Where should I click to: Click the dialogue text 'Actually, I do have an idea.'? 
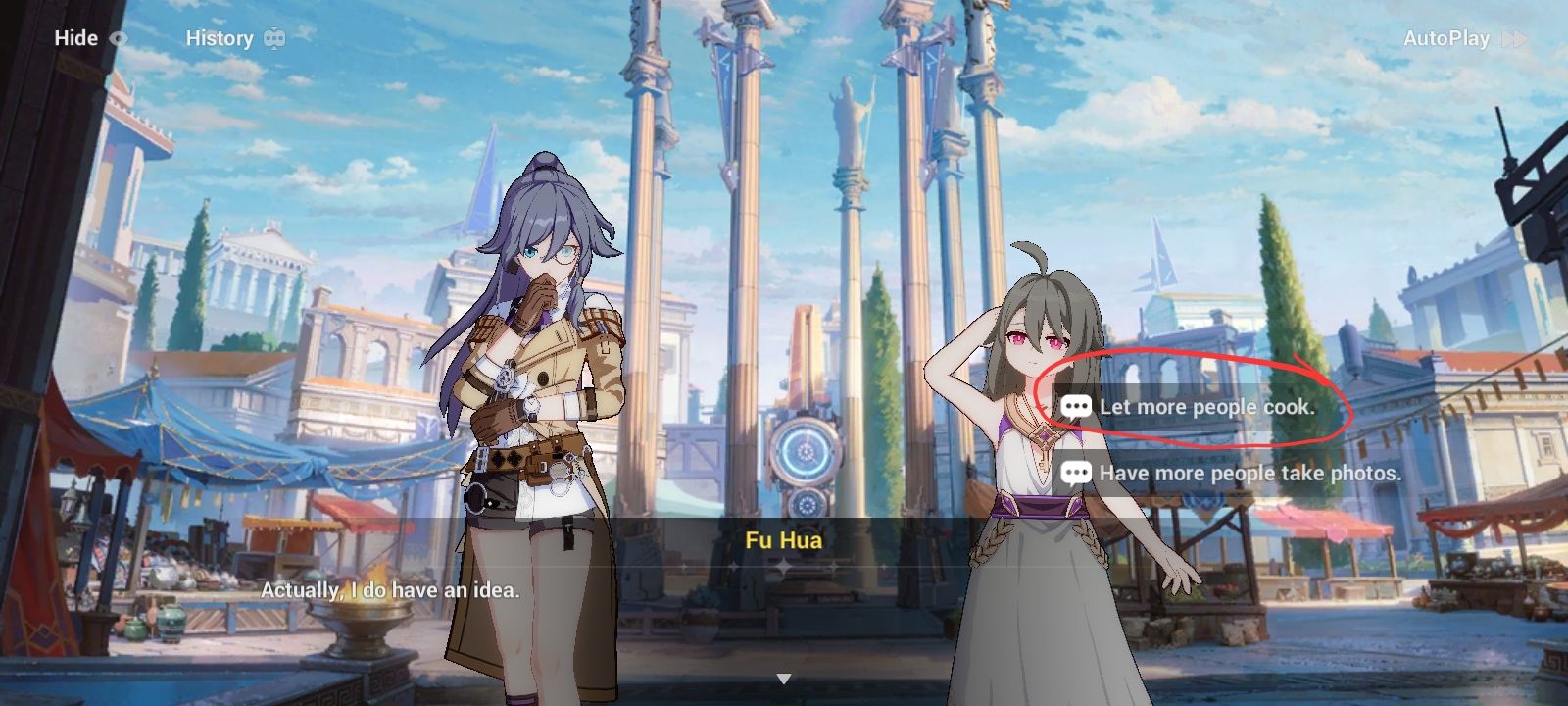coord(390,589)
